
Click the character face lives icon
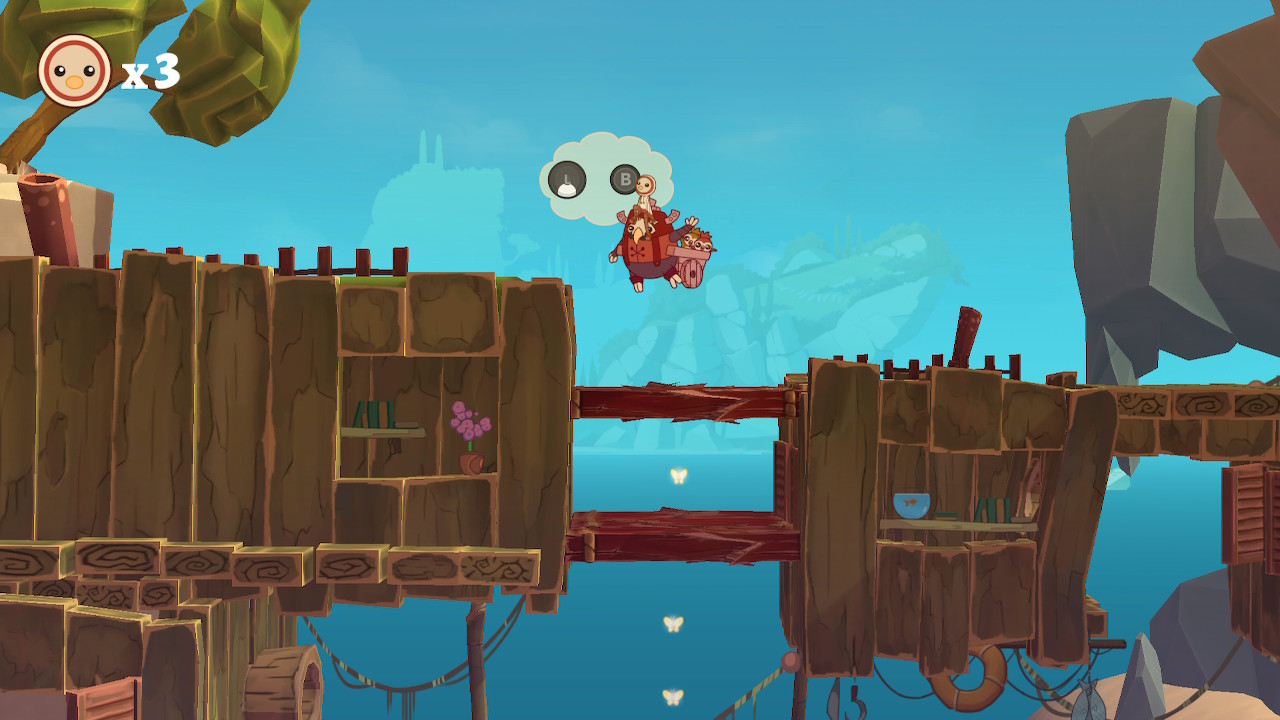point(74,71)
